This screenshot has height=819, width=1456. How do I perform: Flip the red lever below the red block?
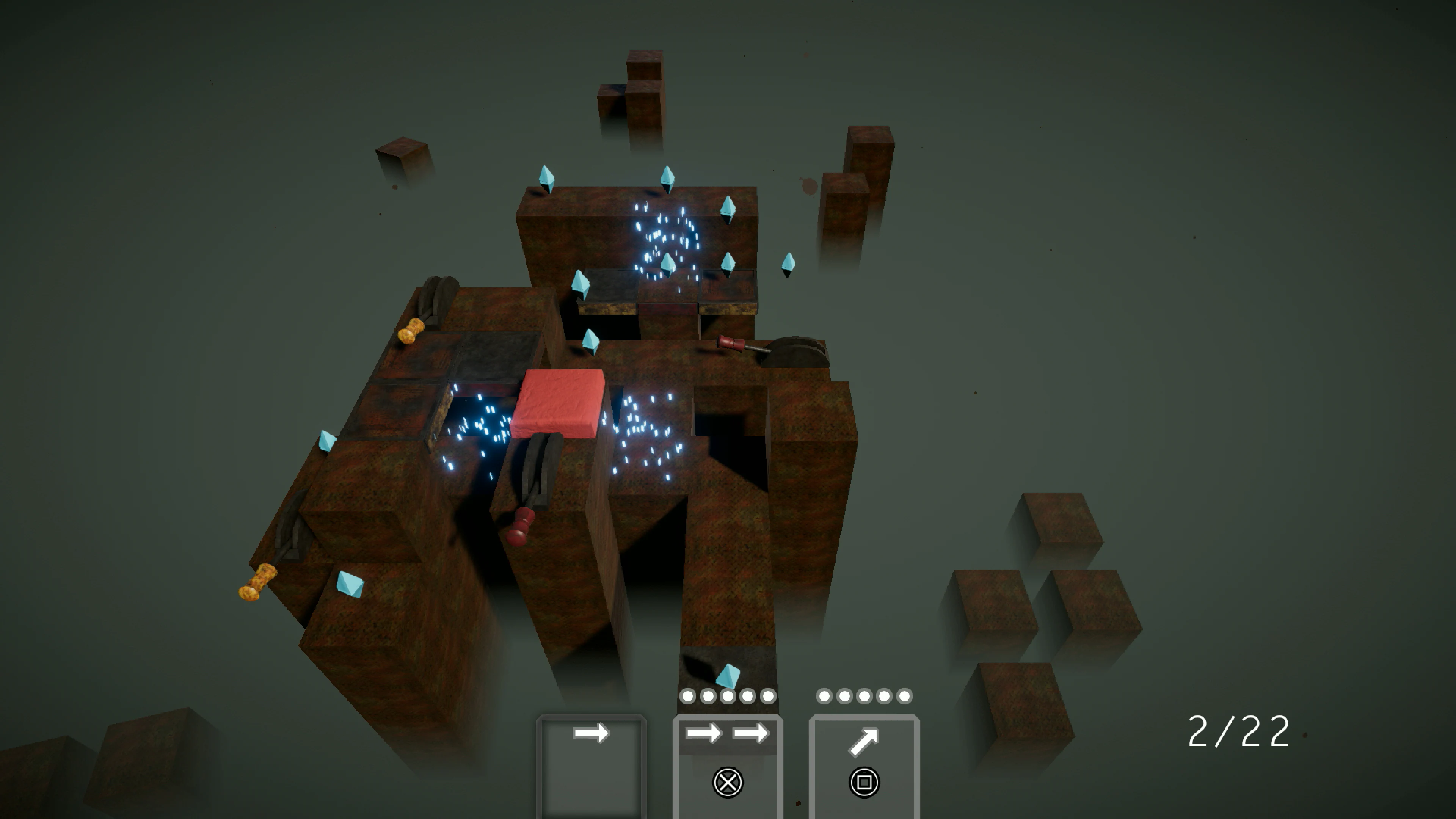point(521,530)
